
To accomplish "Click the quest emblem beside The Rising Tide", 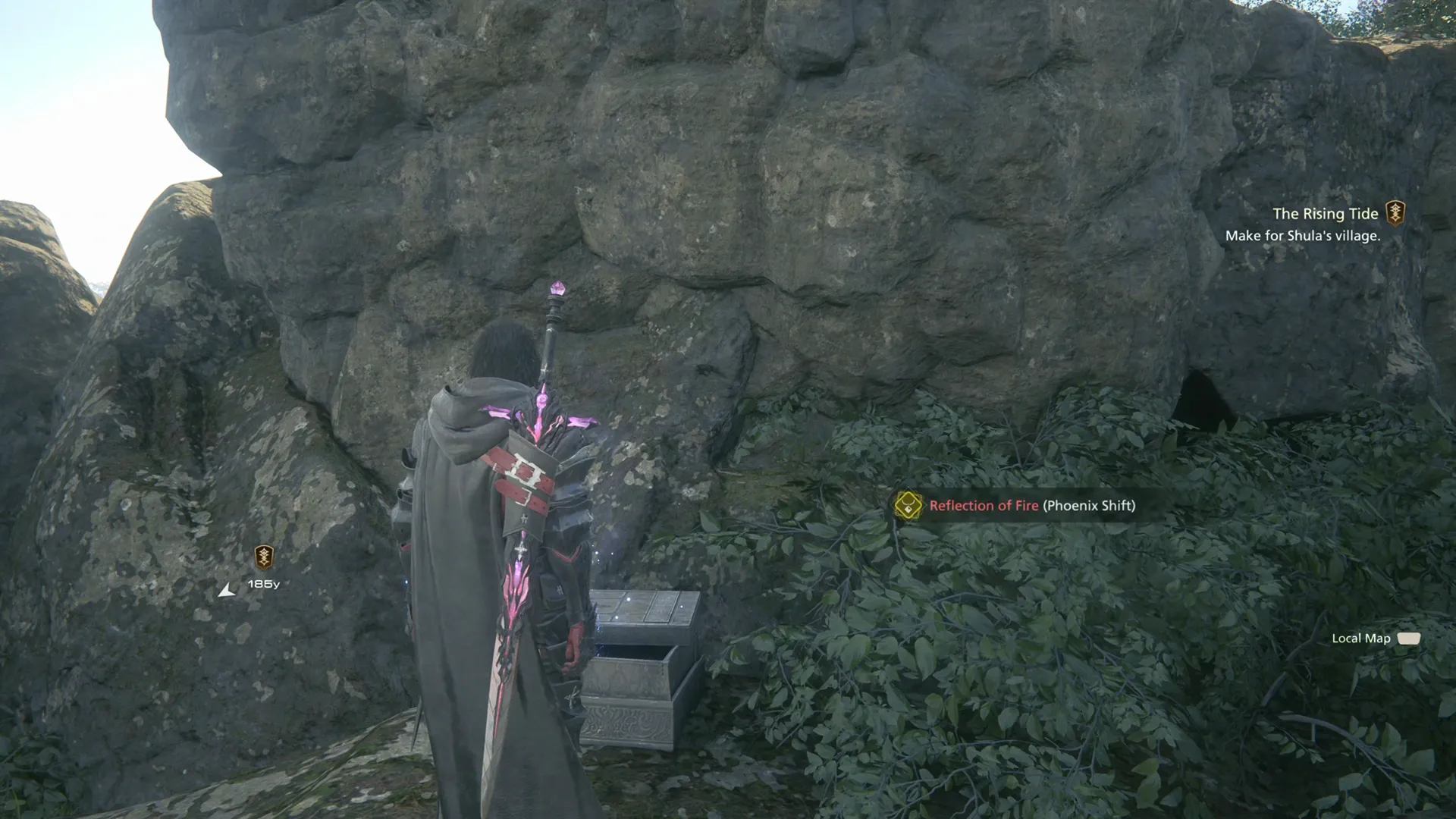I will pos(1395,214).
